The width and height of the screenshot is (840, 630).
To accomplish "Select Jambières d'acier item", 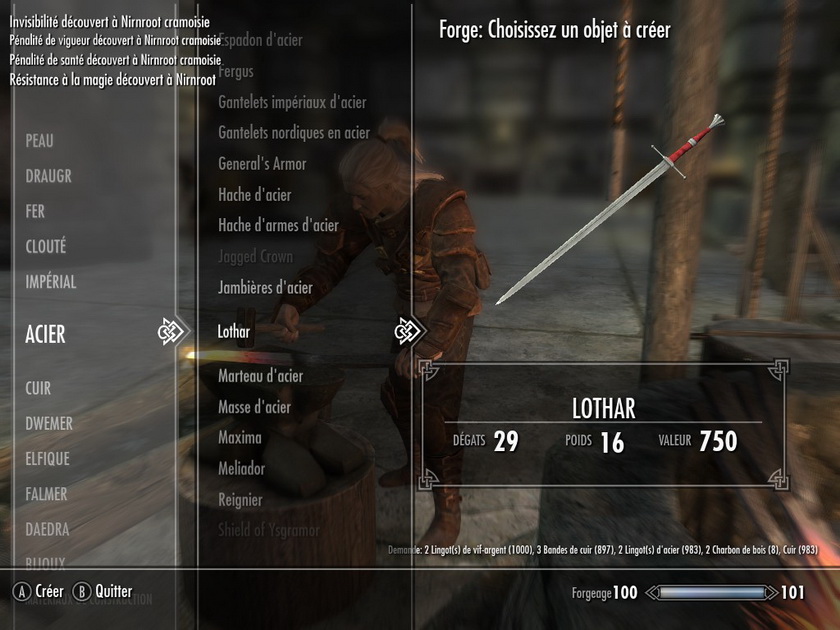I will (x=265, y=288).
